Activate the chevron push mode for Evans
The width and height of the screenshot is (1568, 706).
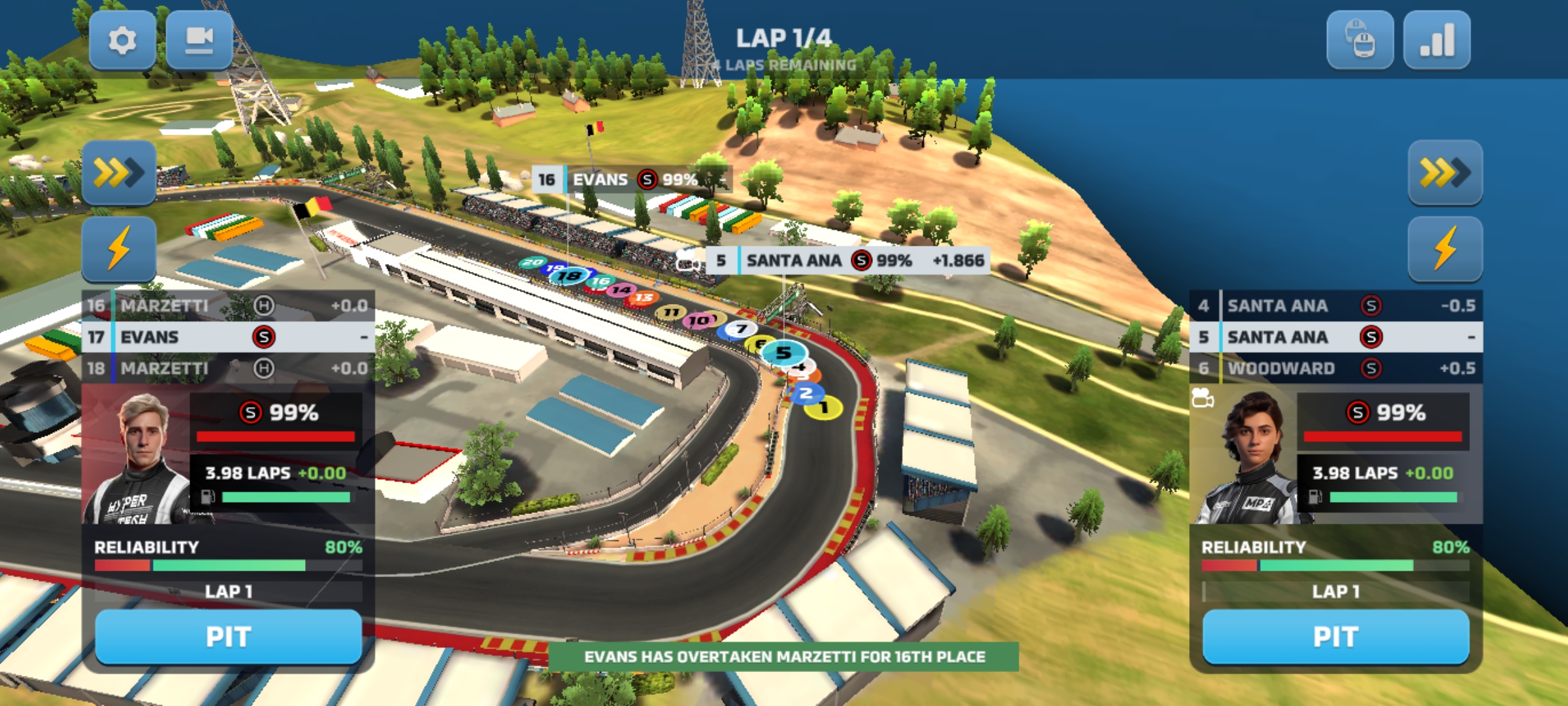pos(119,173)
